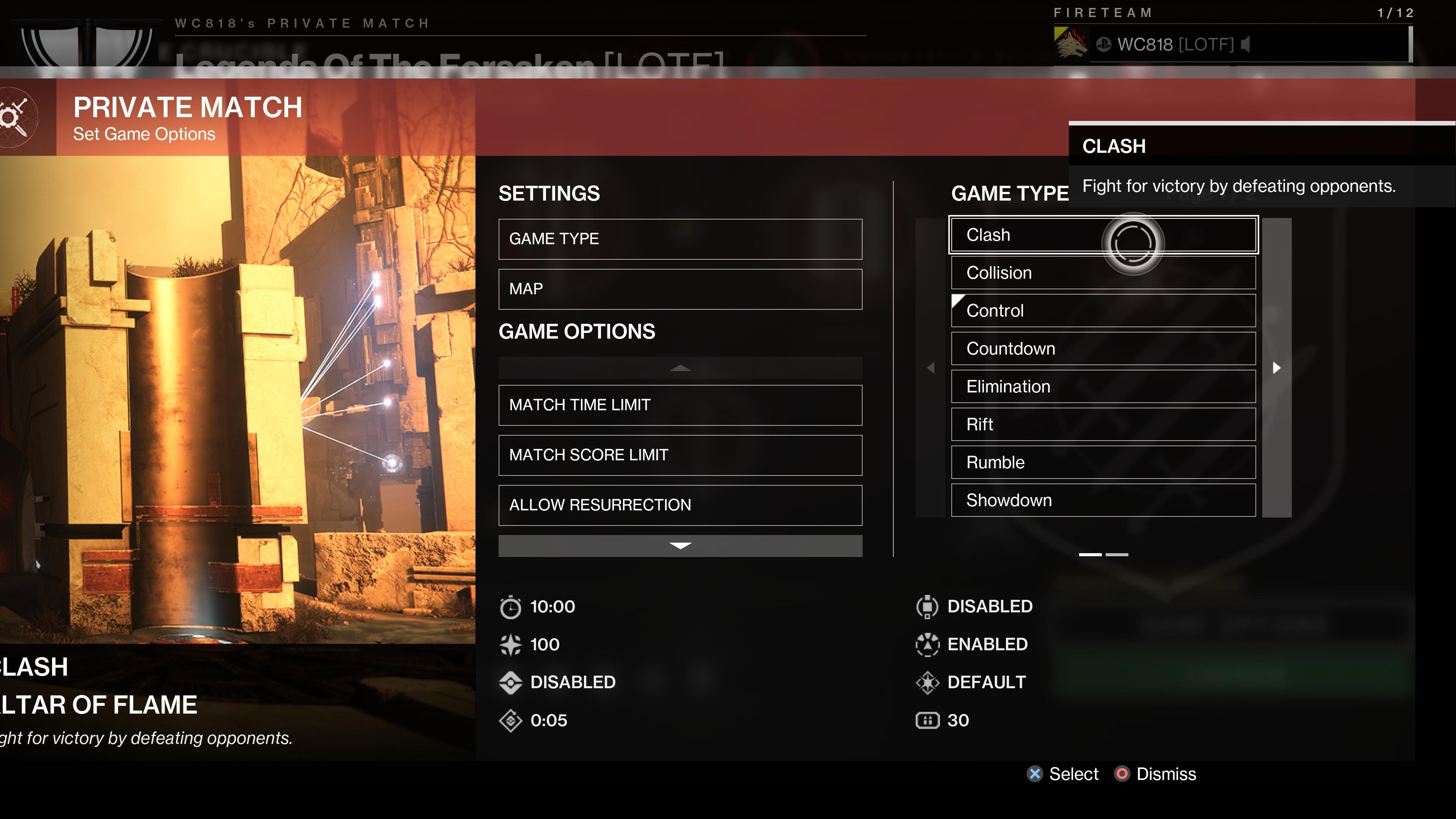Screen dimensions: 1456x819
Task: Choose Collision game type
Action: [1103, 273]
